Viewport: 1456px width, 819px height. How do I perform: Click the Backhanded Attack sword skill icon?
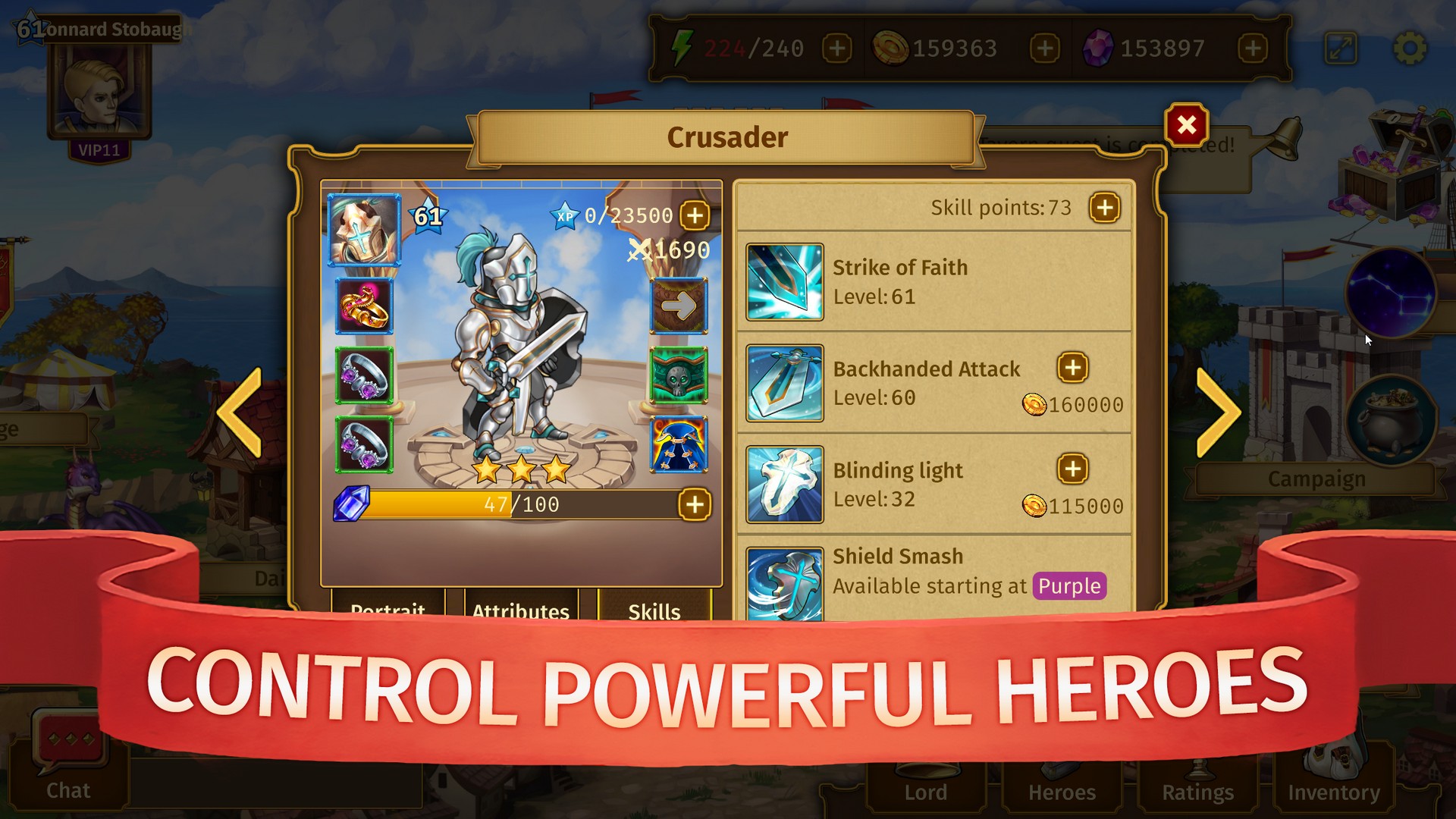click(785, 384)
